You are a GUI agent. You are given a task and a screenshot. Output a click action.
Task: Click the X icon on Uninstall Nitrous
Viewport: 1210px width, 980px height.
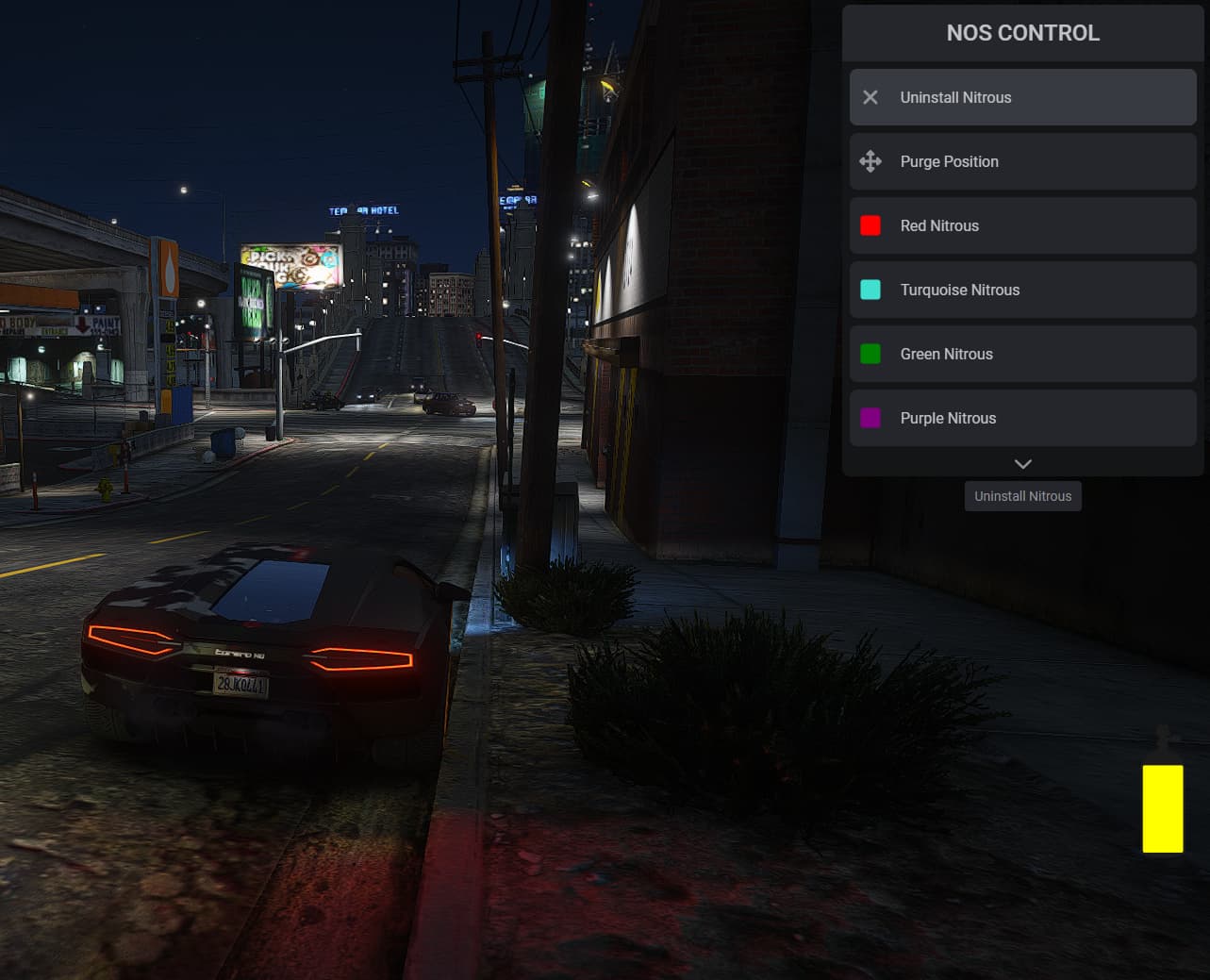(870, 97)
